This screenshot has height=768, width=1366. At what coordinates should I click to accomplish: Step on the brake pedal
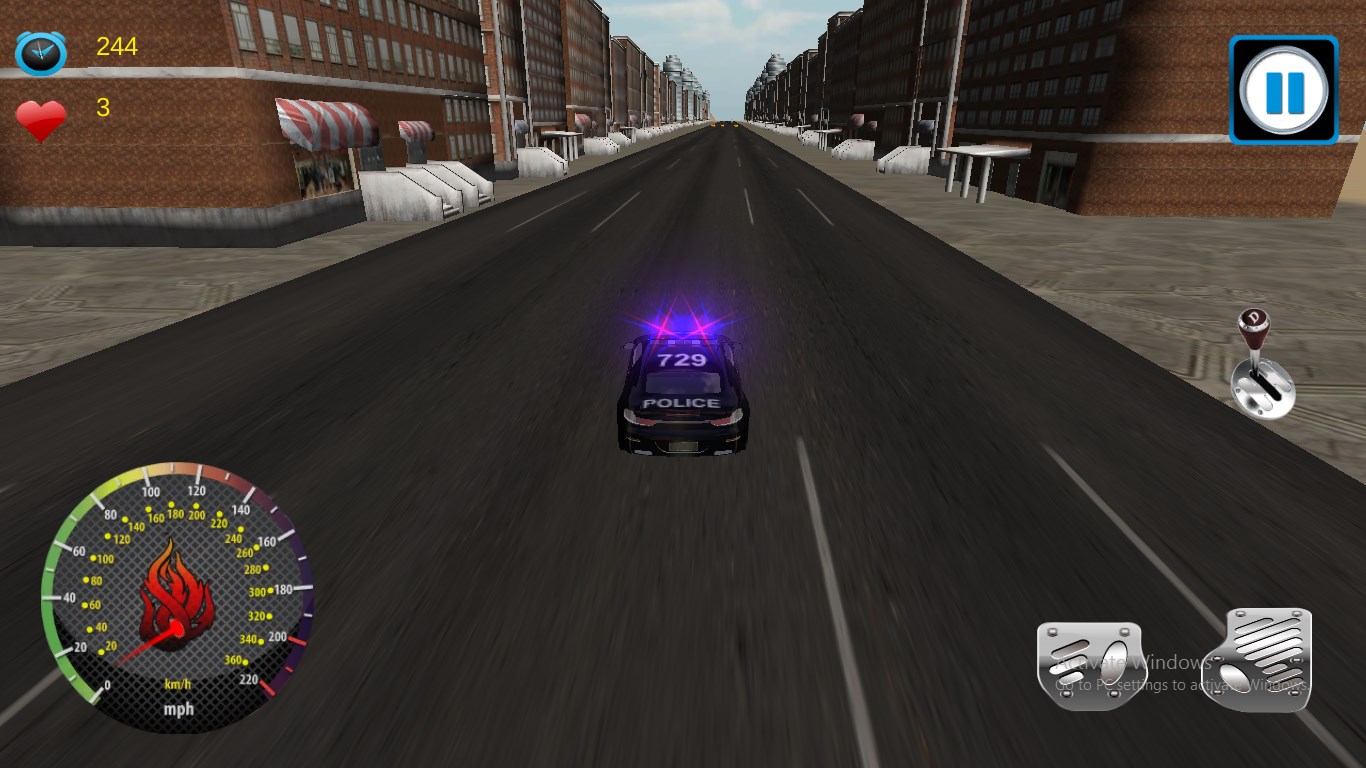pos(1089,664)
